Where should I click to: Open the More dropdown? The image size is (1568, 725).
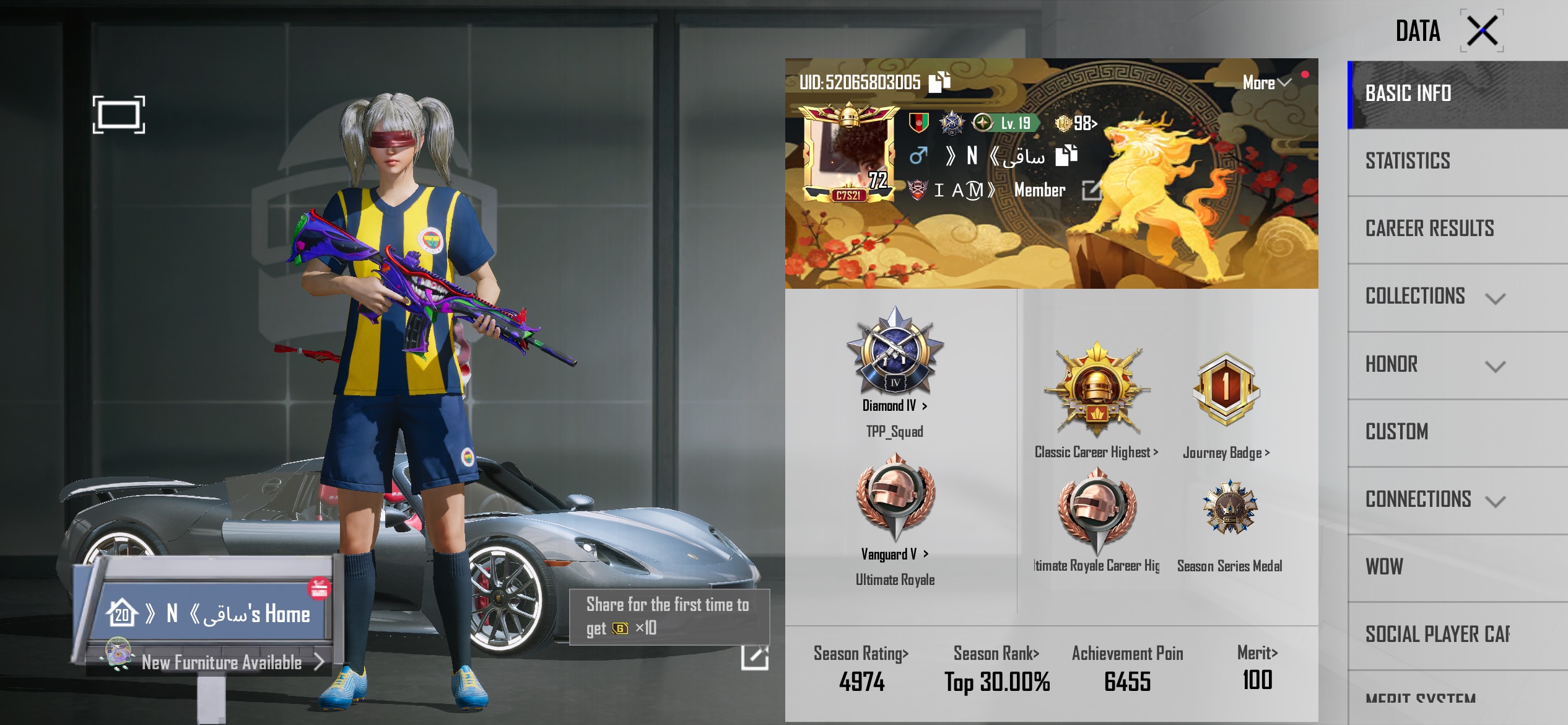(x=1266, y=83)
